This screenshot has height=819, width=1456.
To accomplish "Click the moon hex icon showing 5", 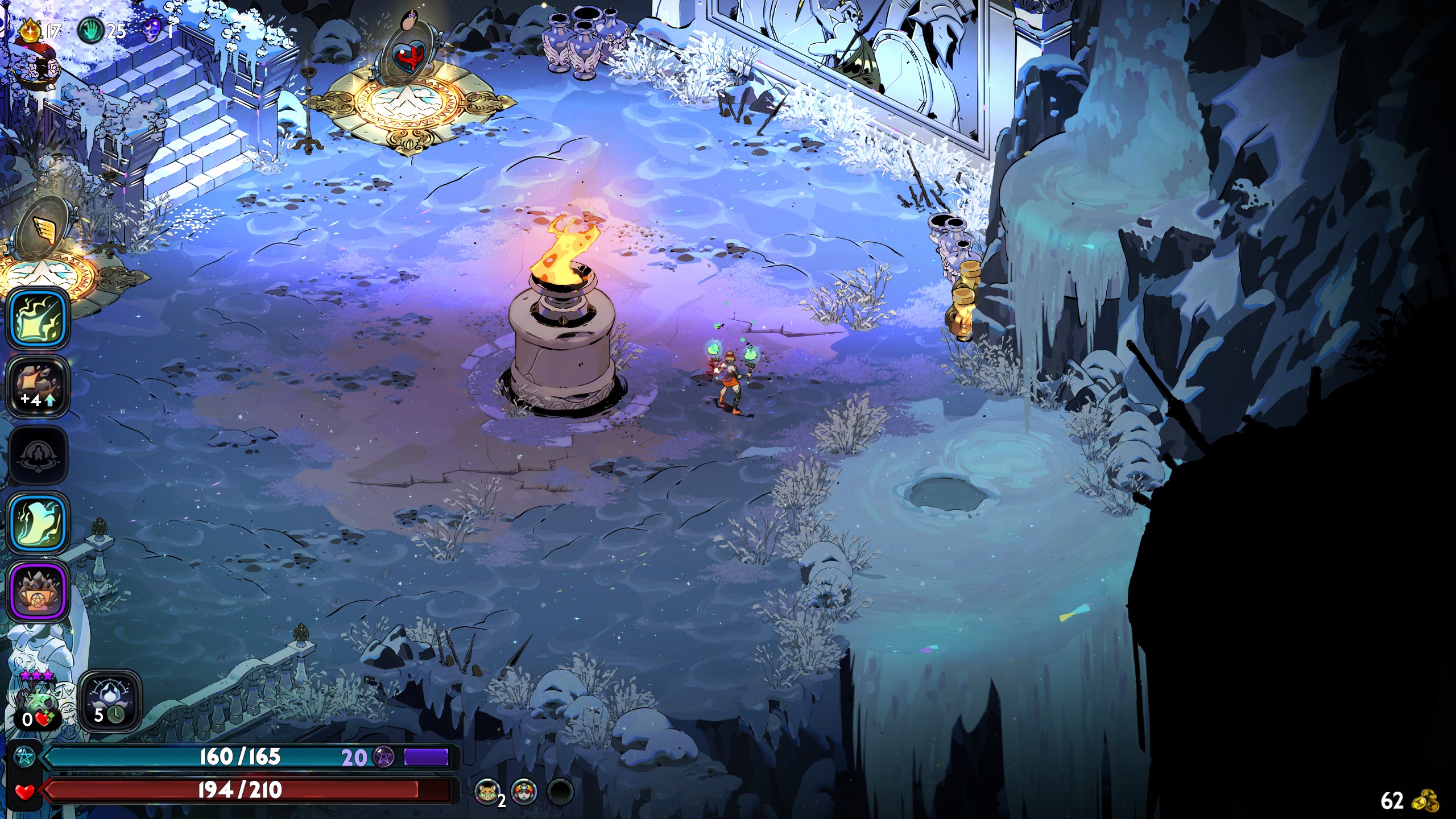I will click(110, 701).
